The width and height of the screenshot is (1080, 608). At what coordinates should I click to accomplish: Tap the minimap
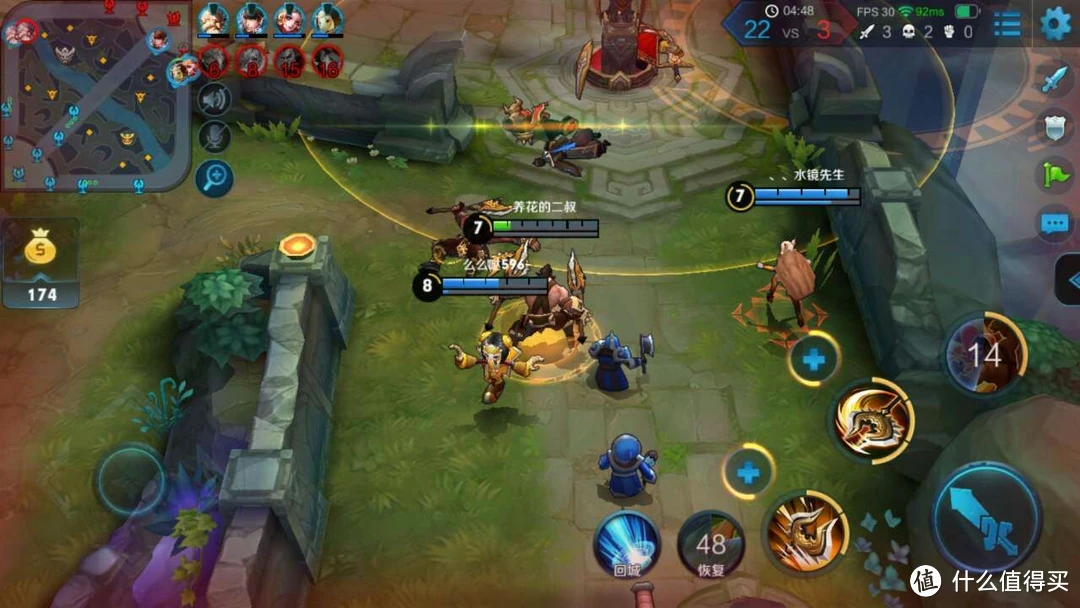(95, 97)
